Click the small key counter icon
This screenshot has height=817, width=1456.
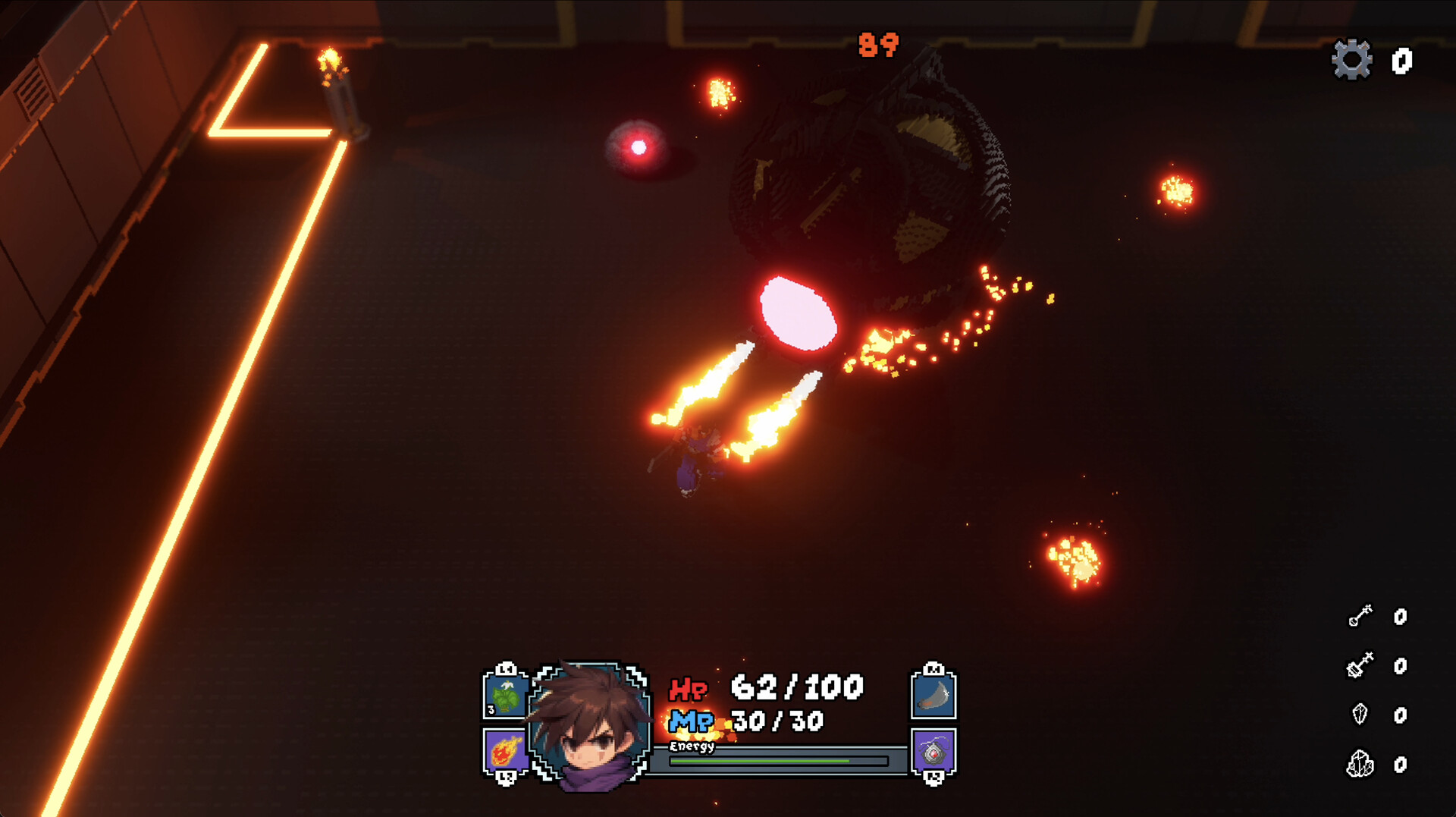pos(1360,616)
